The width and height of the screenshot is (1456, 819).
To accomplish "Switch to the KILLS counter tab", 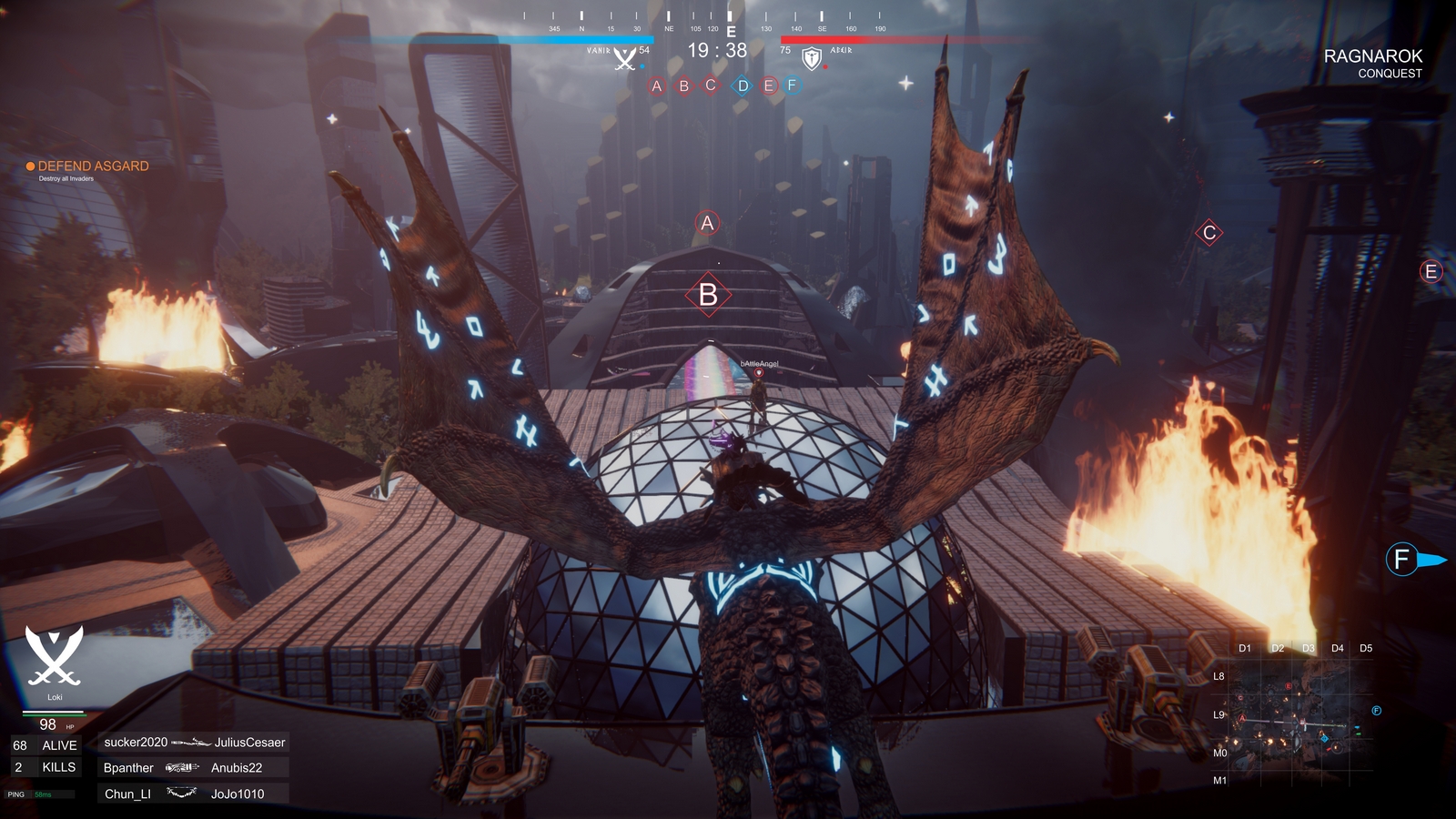I will pyautogui.click(x=44, y=767).
